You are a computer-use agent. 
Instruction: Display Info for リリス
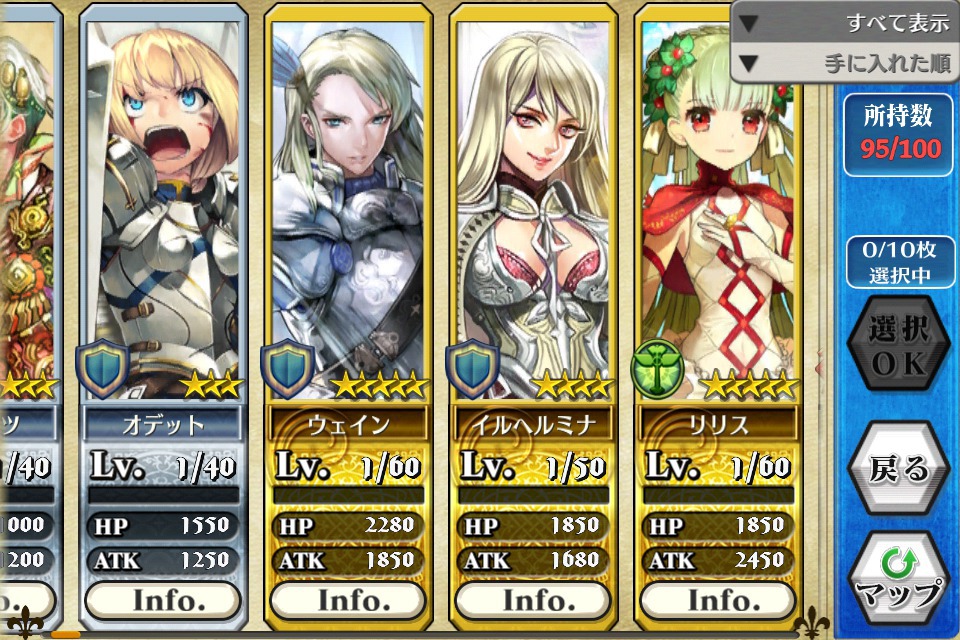pyautogui.click(x=718, y=600)
